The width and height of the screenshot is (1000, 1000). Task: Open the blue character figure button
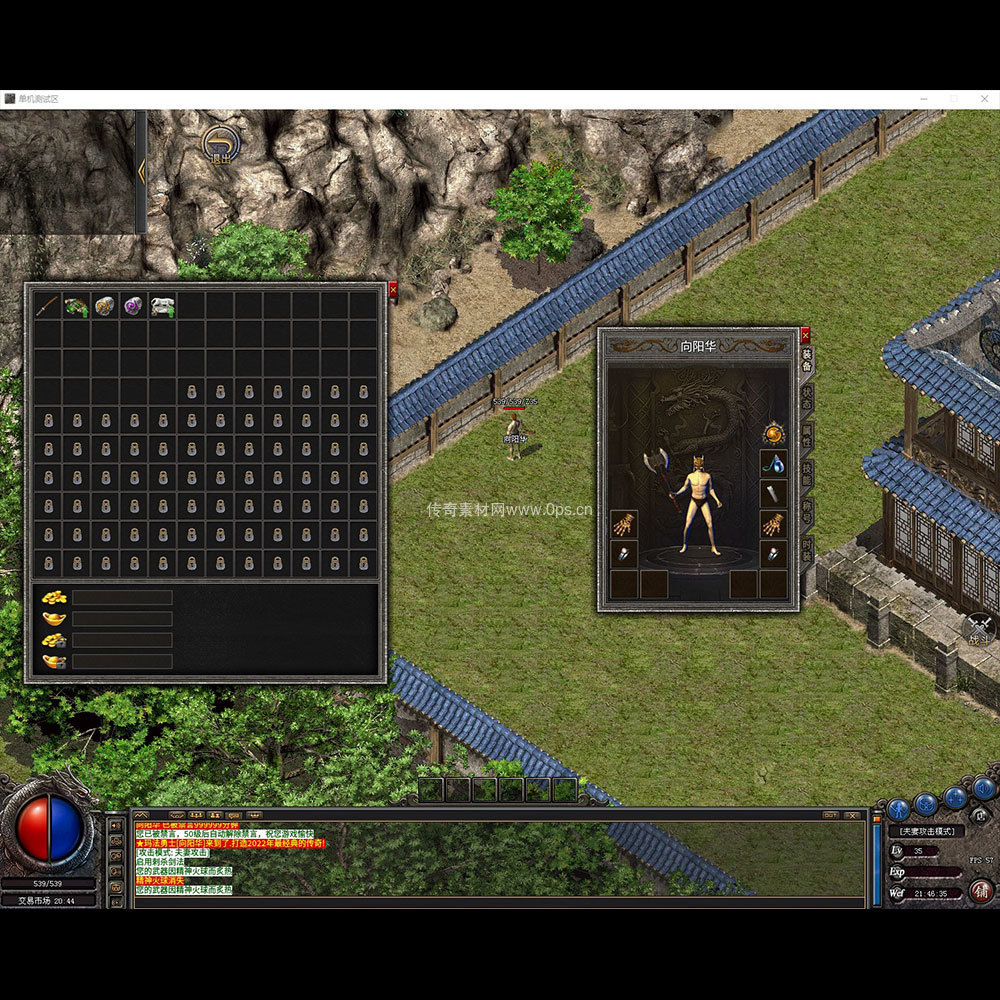pos(898,808)
